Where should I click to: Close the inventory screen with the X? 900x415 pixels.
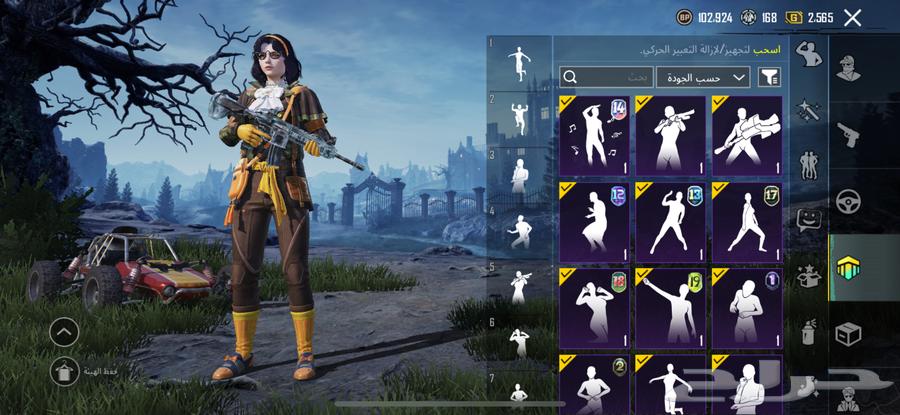[852, 17]
